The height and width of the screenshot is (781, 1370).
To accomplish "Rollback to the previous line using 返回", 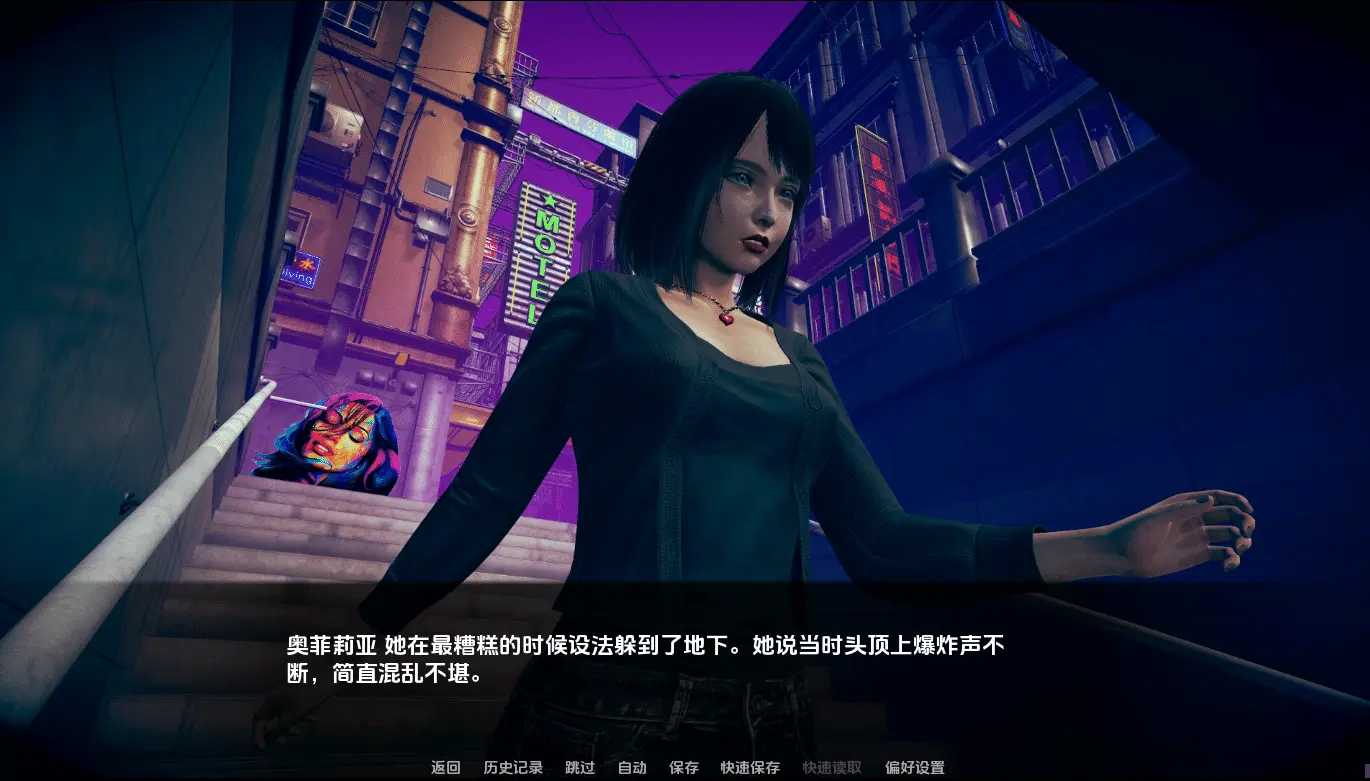I will [444, 768].
